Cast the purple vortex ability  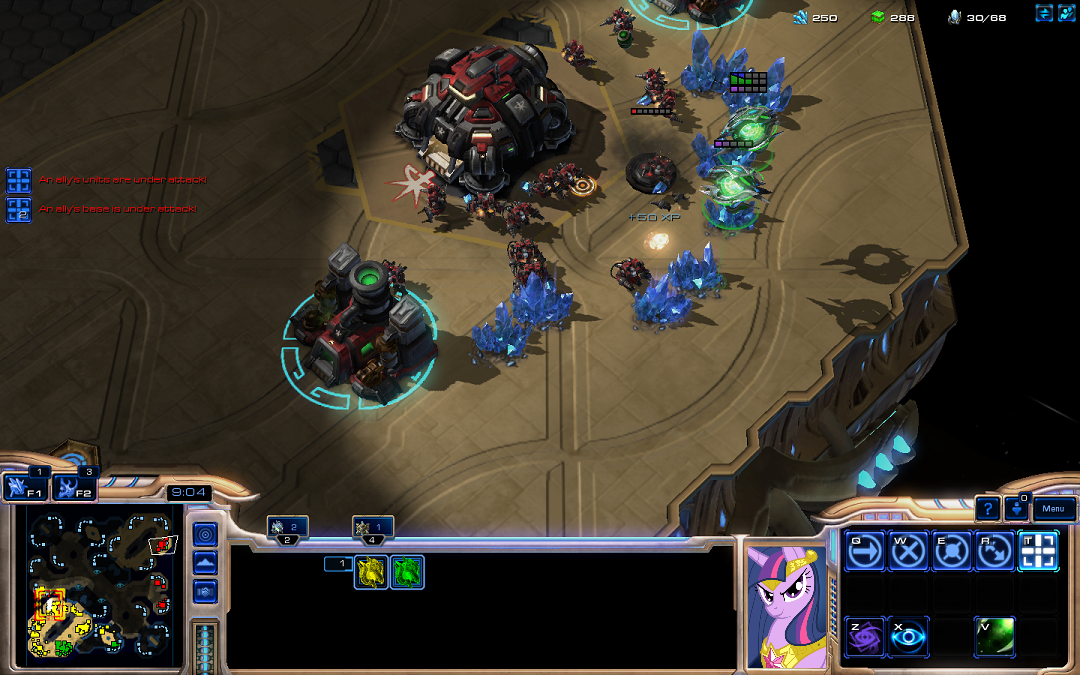(x=862, y=637)
